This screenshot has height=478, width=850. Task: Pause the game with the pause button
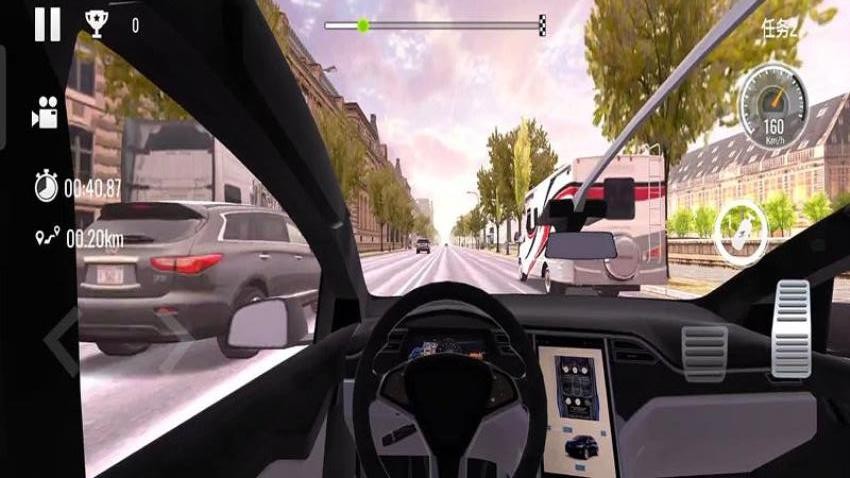(x=47, y=25)
